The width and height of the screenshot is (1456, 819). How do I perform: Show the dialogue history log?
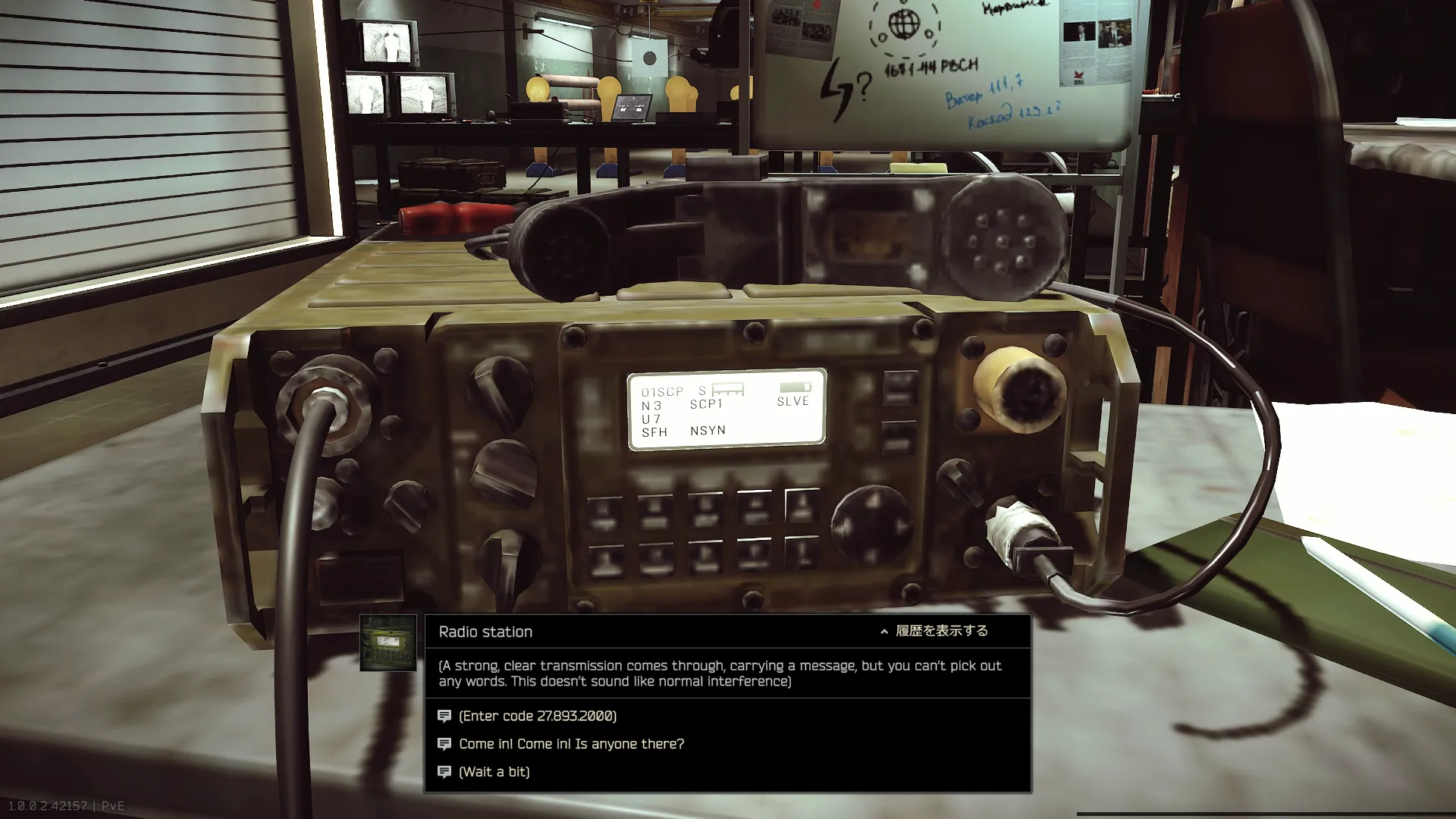[x=934, y=631]
